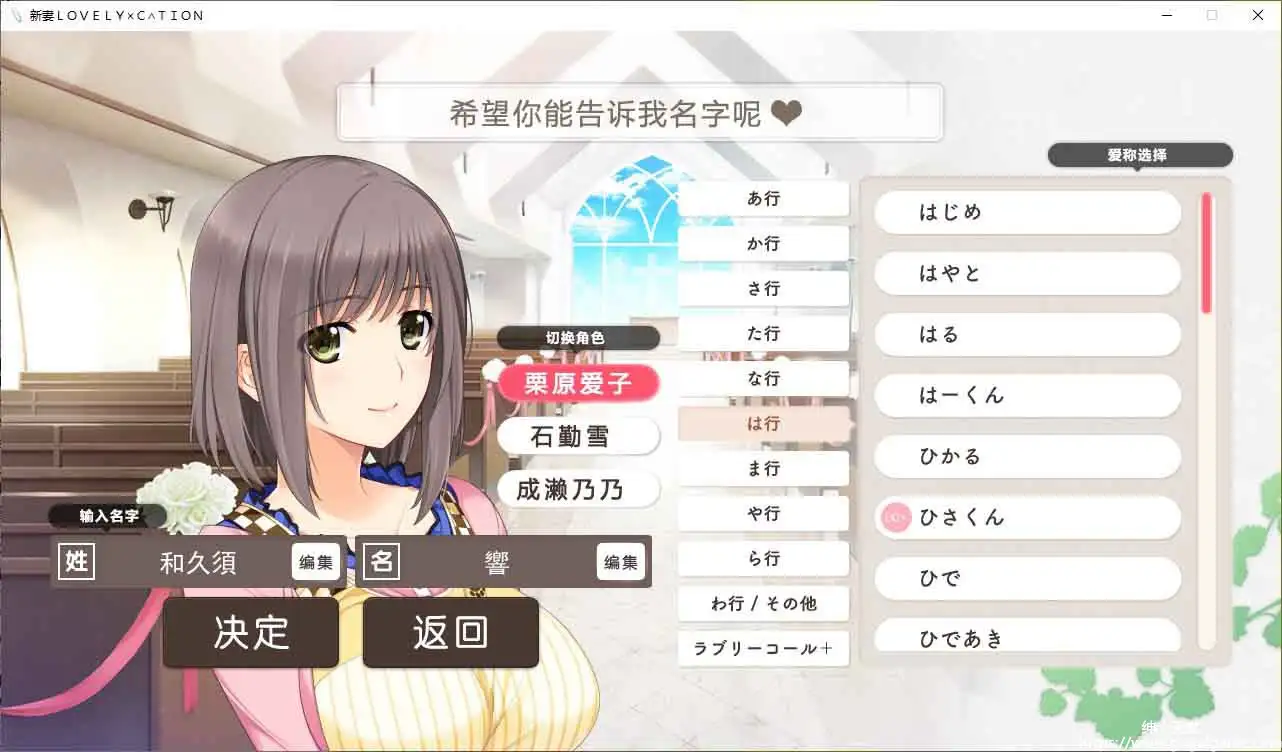Edit the given name 響 via 编集
The width and height of the screenshot is (1282, 752).
tap(621, 562)
